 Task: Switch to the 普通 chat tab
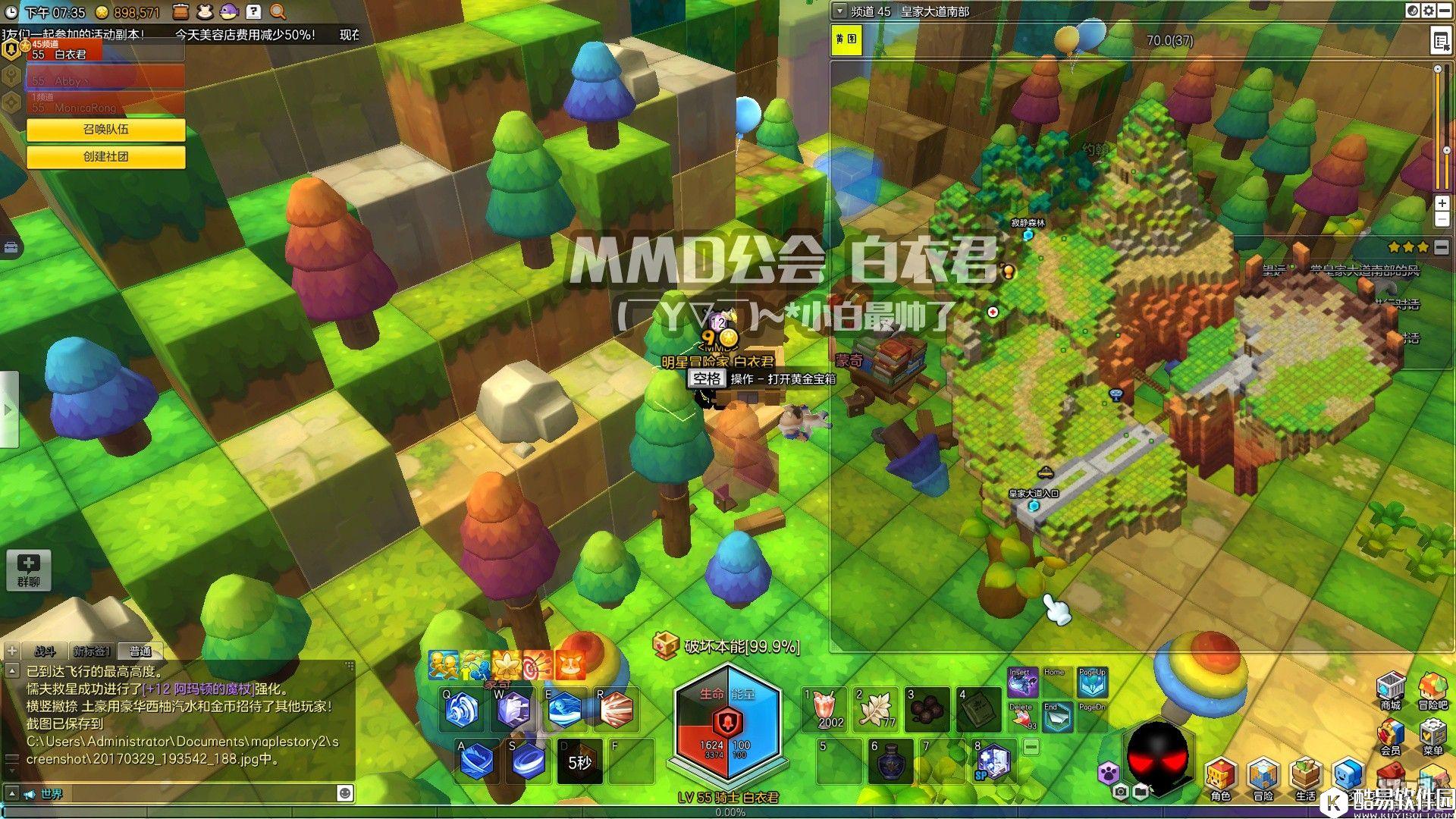tap(140, 651)
